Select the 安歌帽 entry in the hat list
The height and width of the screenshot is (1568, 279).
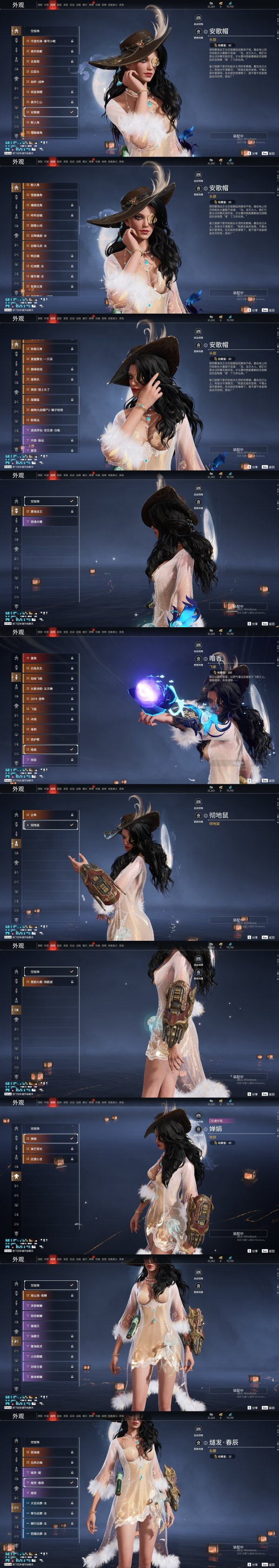click(50, 112)
